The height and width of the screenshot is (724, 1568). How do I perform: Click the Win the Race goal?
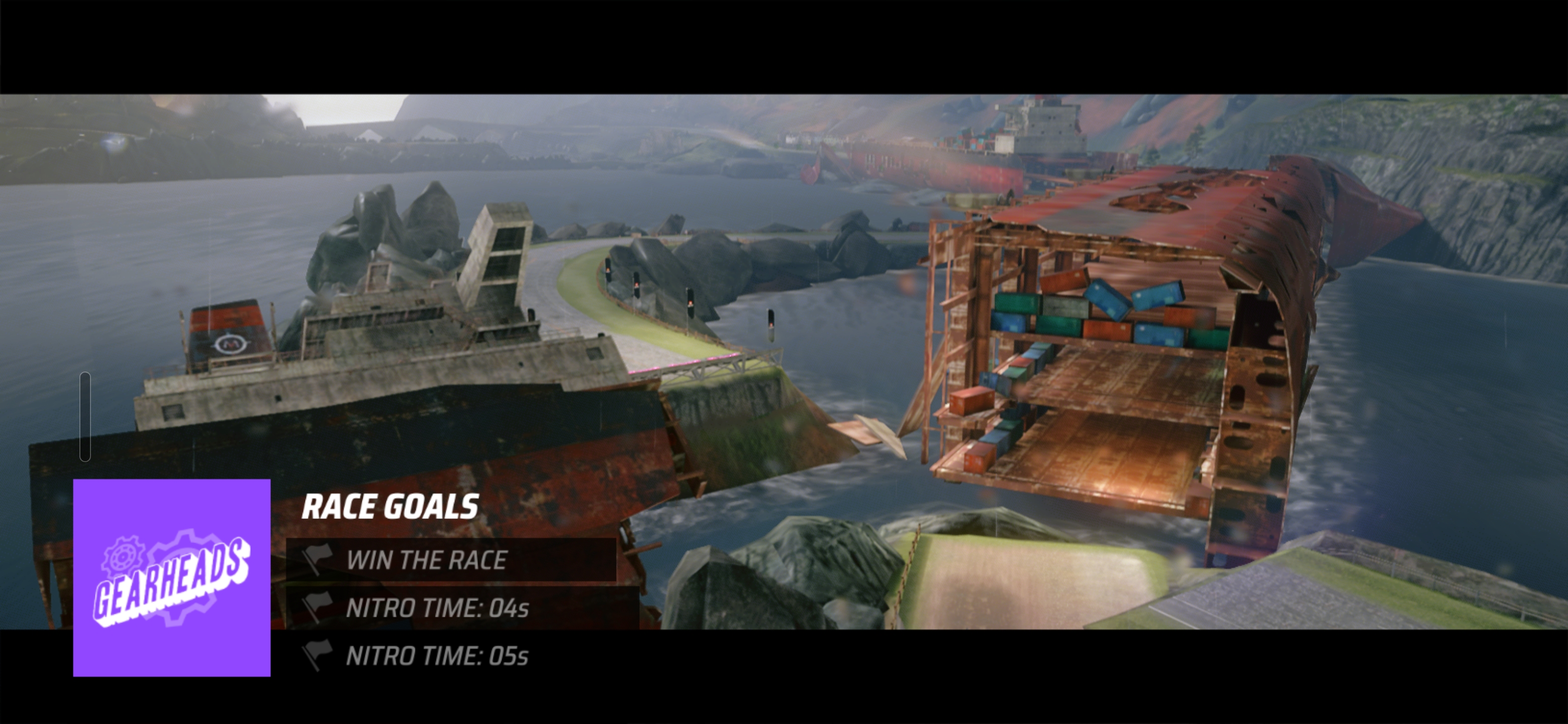(x=426, y=560)
